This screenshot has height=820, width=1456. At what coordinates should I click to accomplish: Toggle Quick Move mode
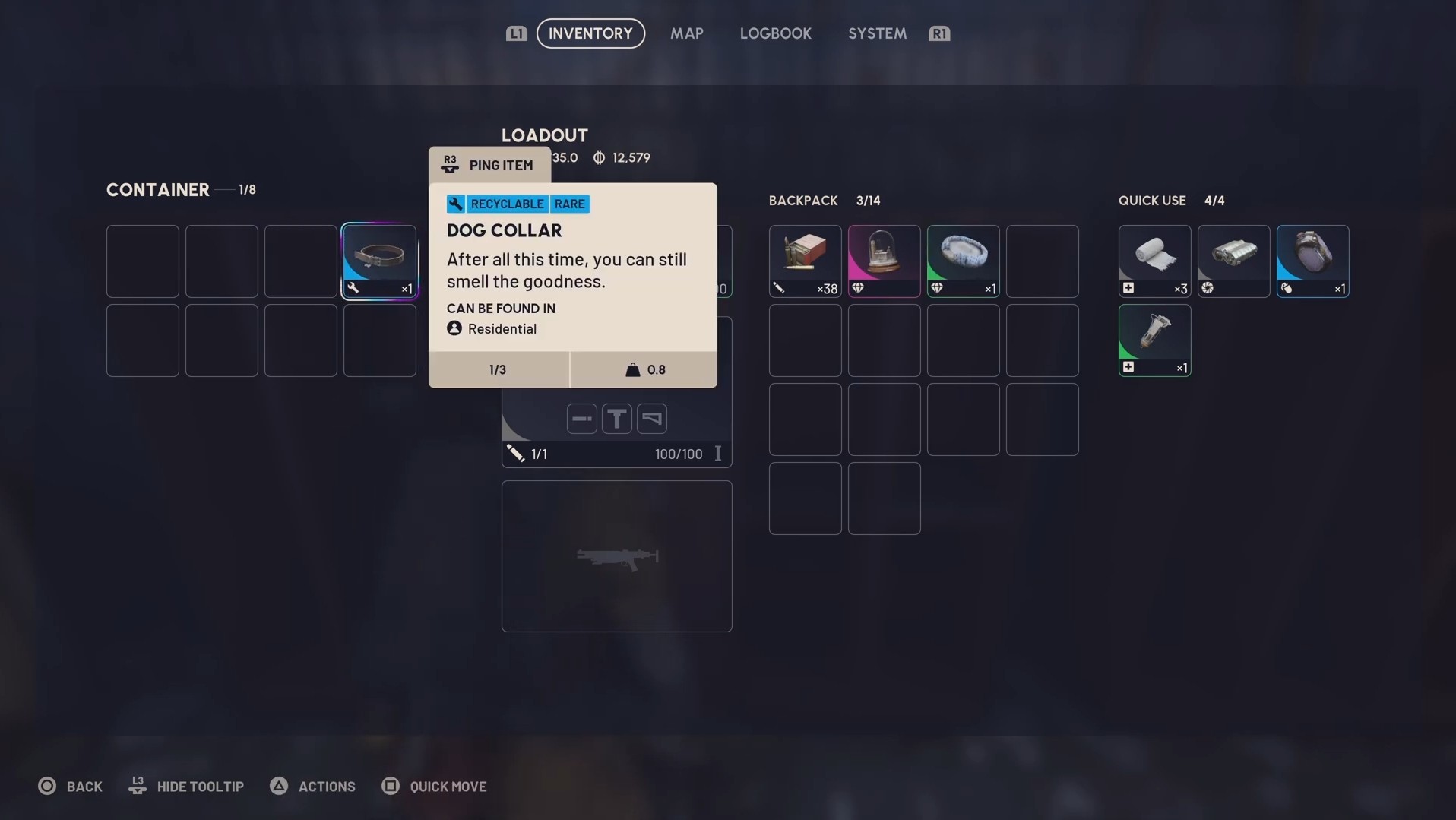(434, 786)
